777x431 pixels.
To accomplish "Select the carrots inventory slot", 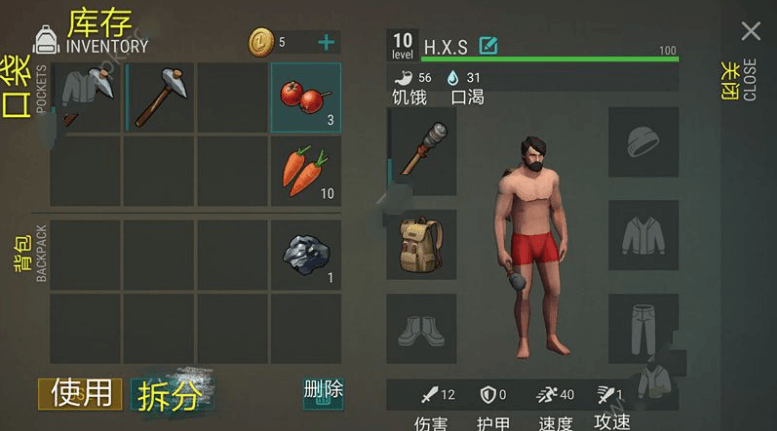I will [x=306, y=171].
